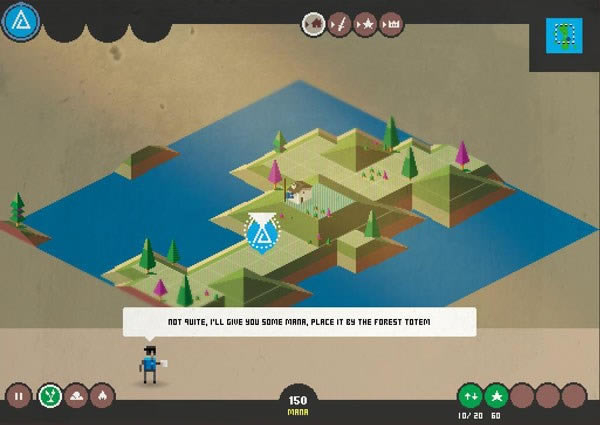Click the blue triangle totem marker

[x=263, y=233]
